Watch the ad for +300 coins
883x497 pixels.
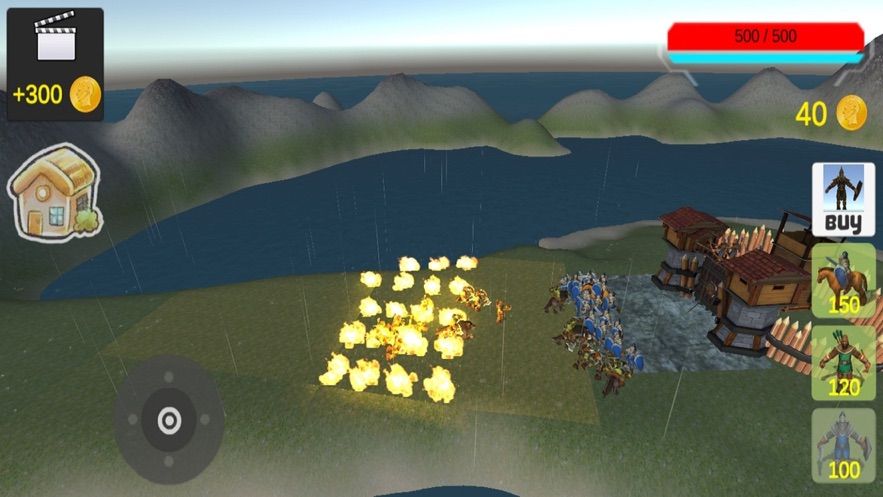tap(55, 65)
